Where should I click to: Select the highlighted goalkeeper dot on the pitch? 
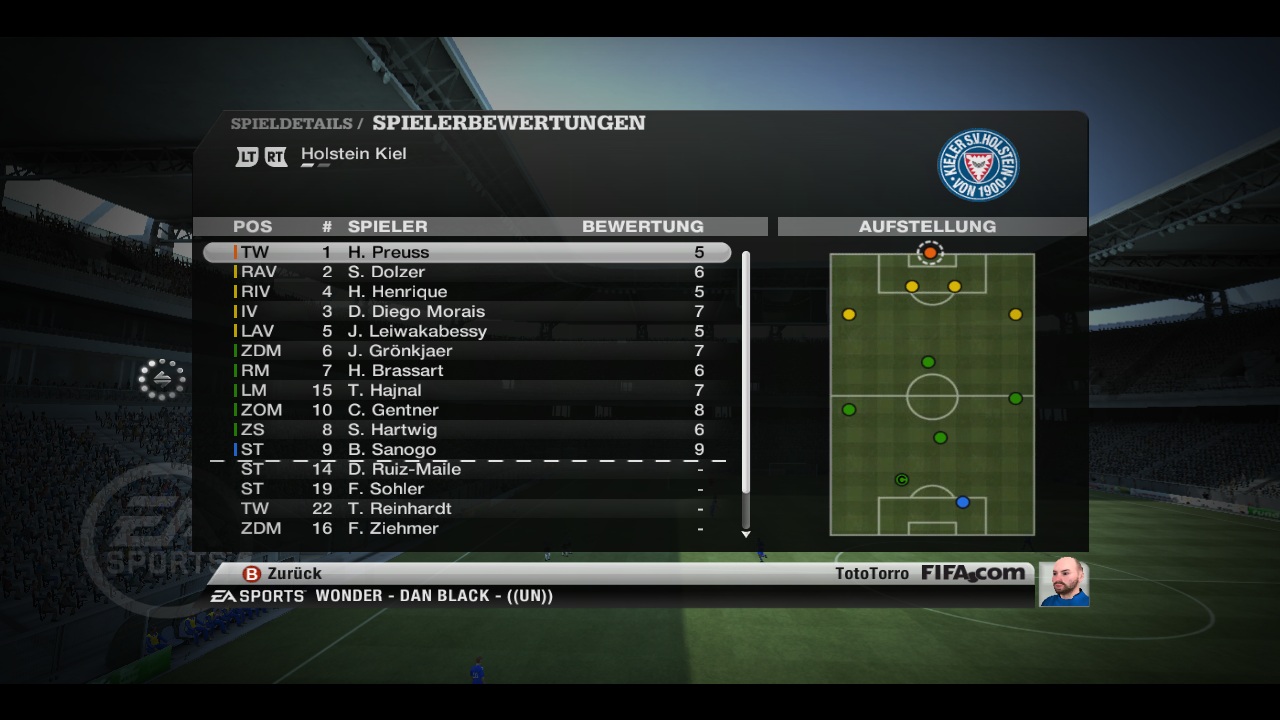(x=930, y=253)
